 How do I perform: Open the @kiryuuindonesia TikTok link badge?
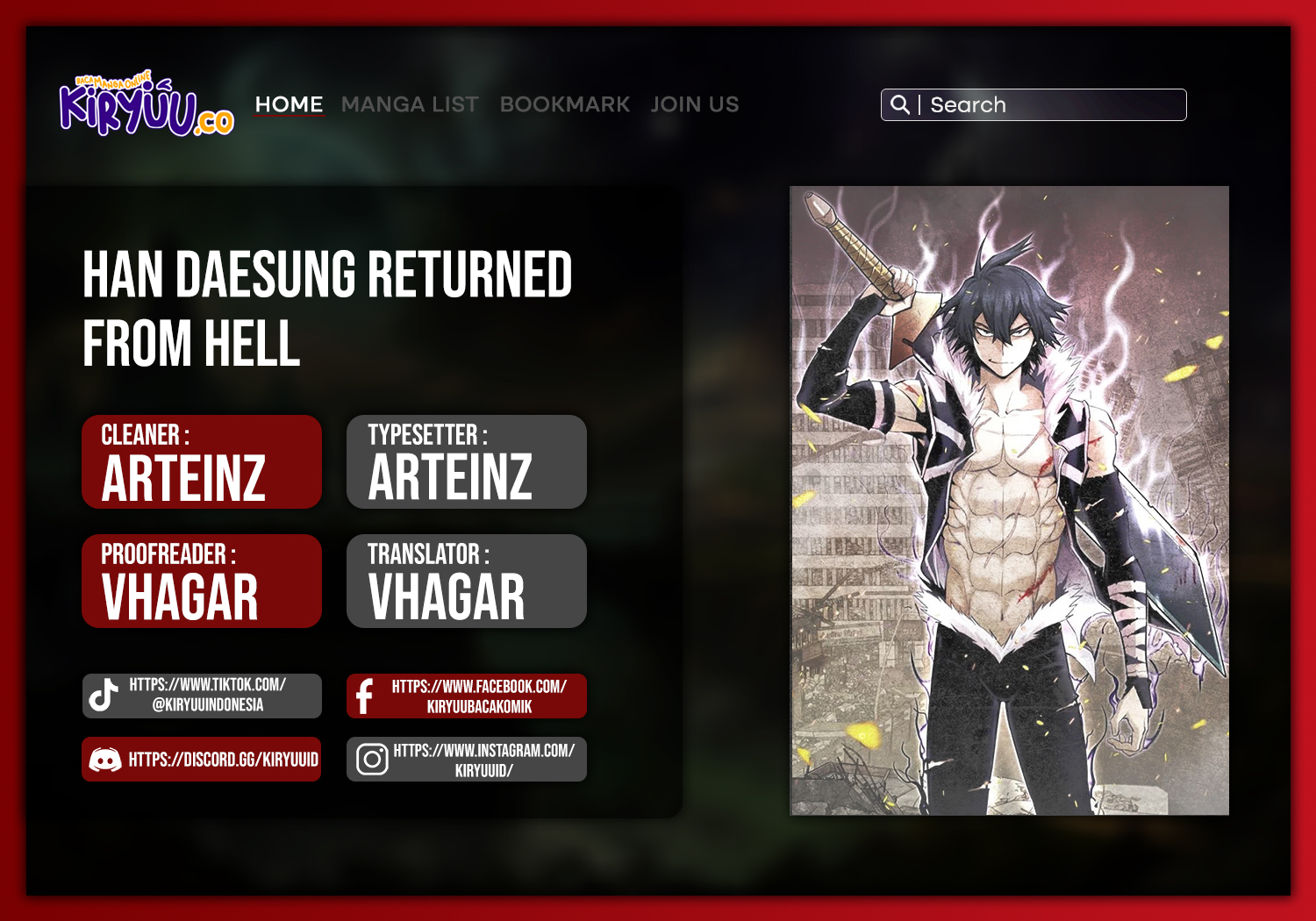coord(204,696)
